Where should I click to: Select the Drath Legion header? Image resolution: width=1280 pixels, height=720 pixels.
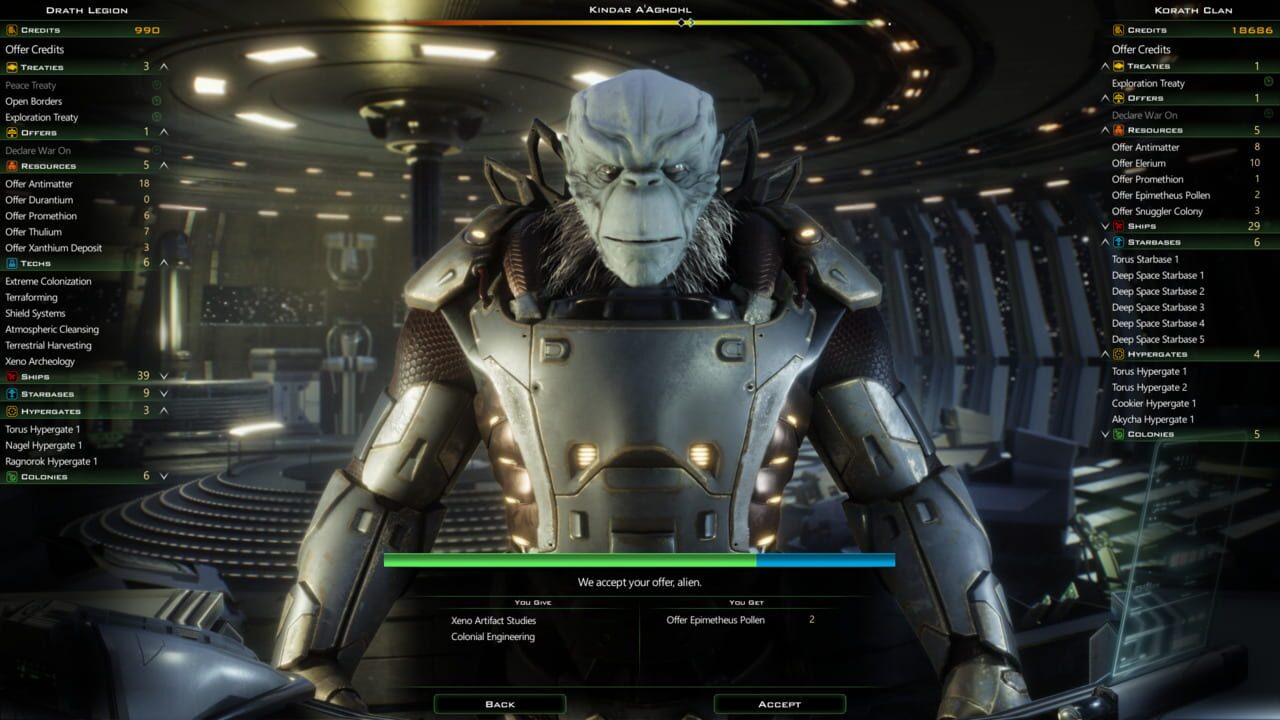pos(85,10)
